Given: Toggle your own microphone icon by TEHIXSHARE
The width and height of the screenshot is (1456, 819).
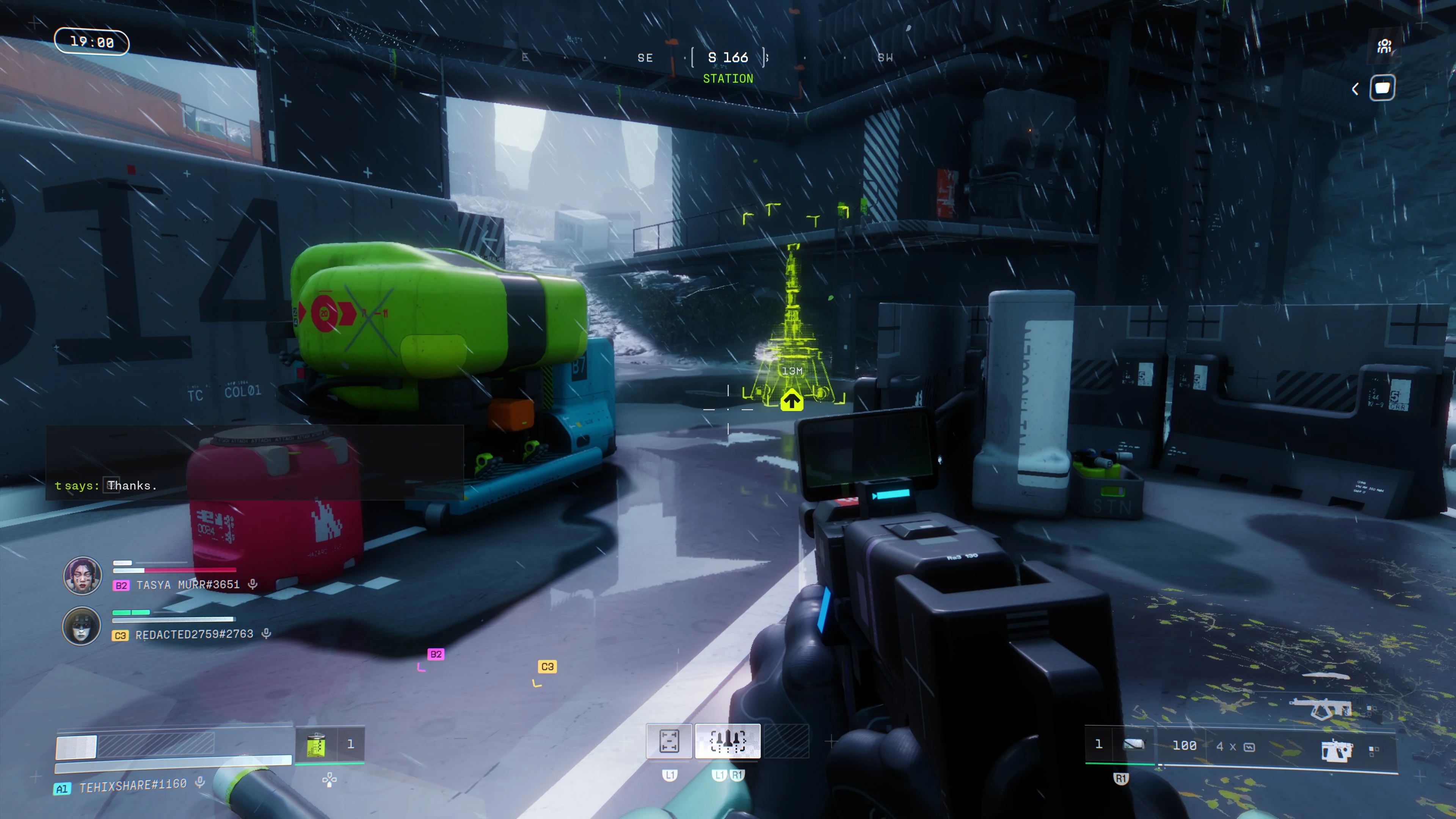Looking at the screenshot, I should (200, 782).
